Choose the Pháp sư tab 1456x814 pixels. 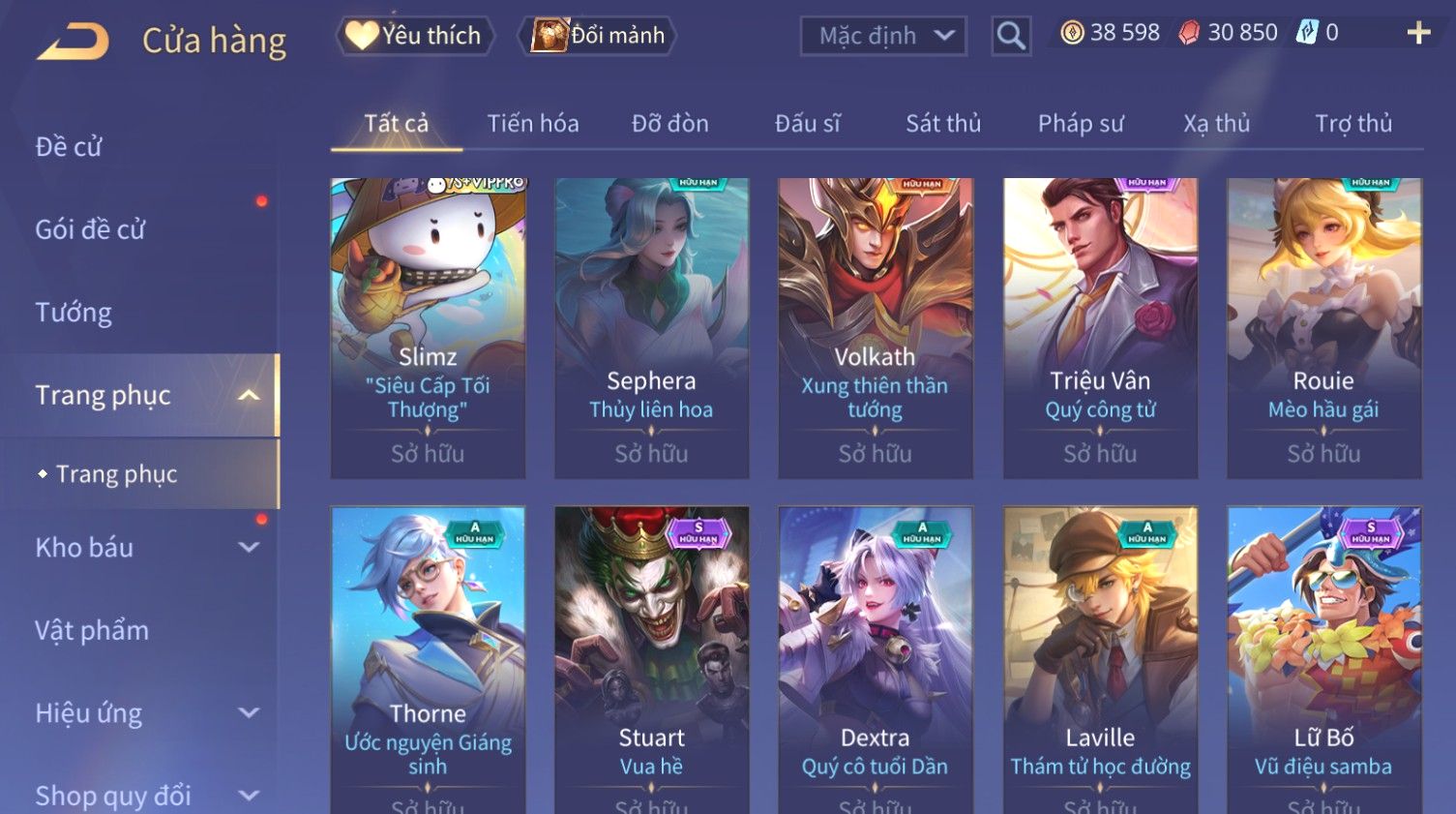[x=1081, y=124]
